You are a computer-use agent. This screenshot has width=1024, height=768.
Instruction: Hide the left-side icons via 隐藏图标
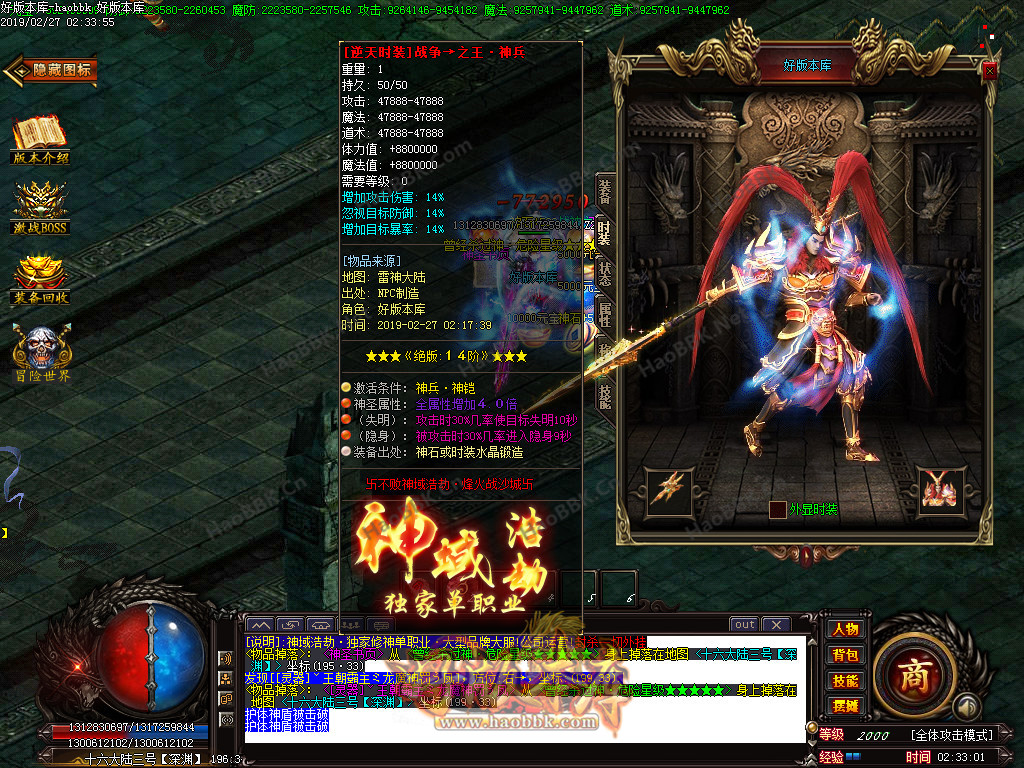[x=51, y=70]
